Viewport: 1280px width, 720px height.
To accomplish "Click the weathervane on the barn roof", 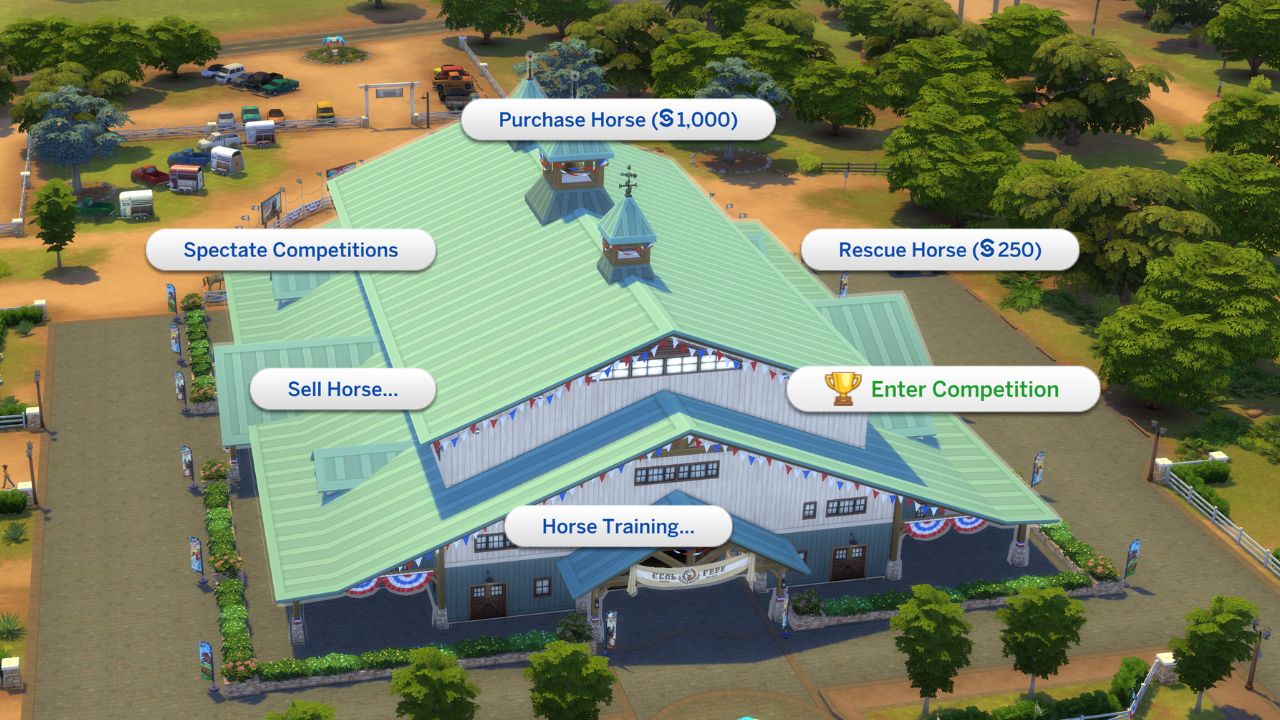I will 629,181.
